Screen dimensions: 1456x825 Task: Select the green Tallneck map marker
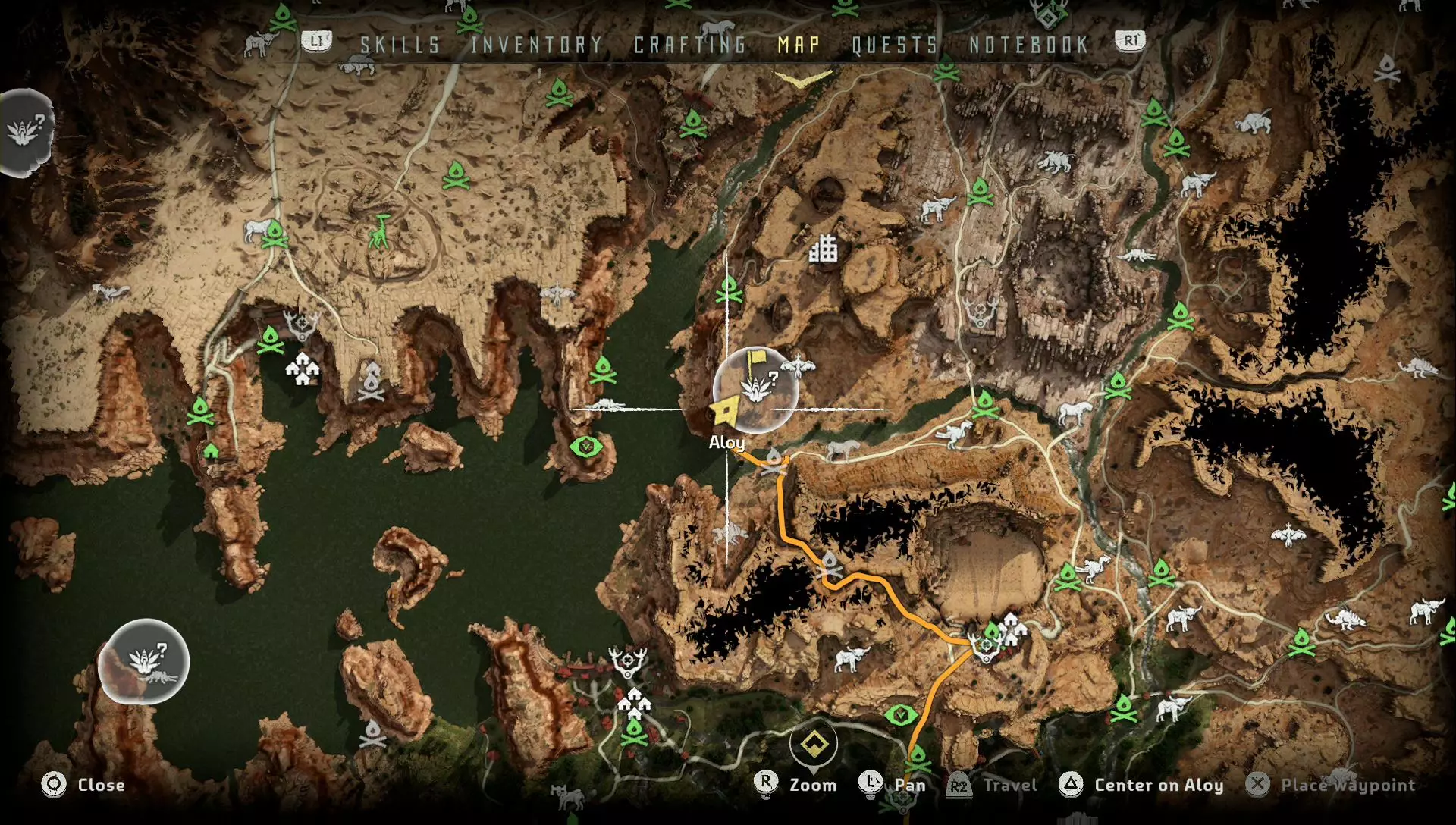(380, 231)
